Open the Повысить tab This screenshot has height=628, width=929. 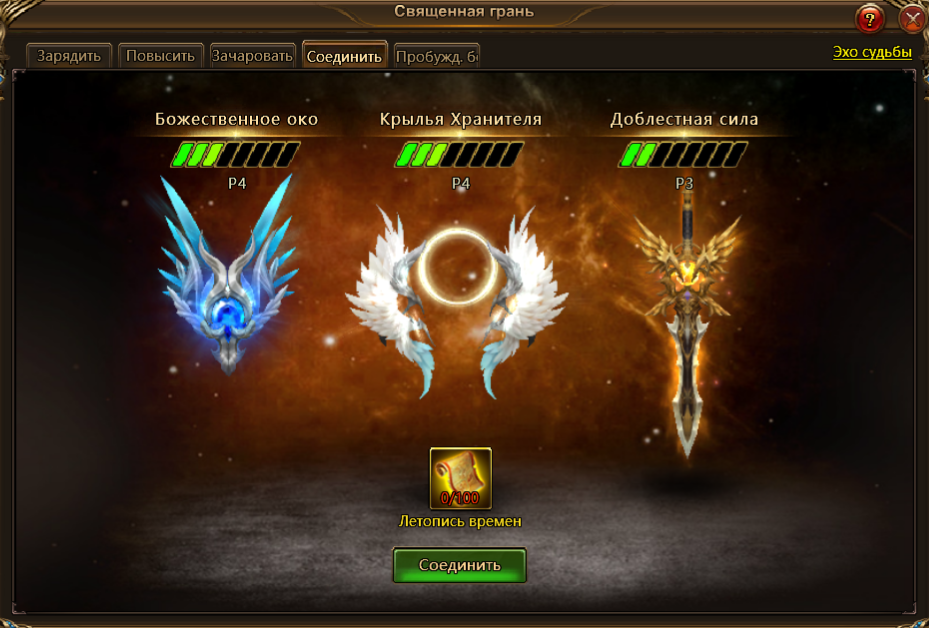click(161, 56)
